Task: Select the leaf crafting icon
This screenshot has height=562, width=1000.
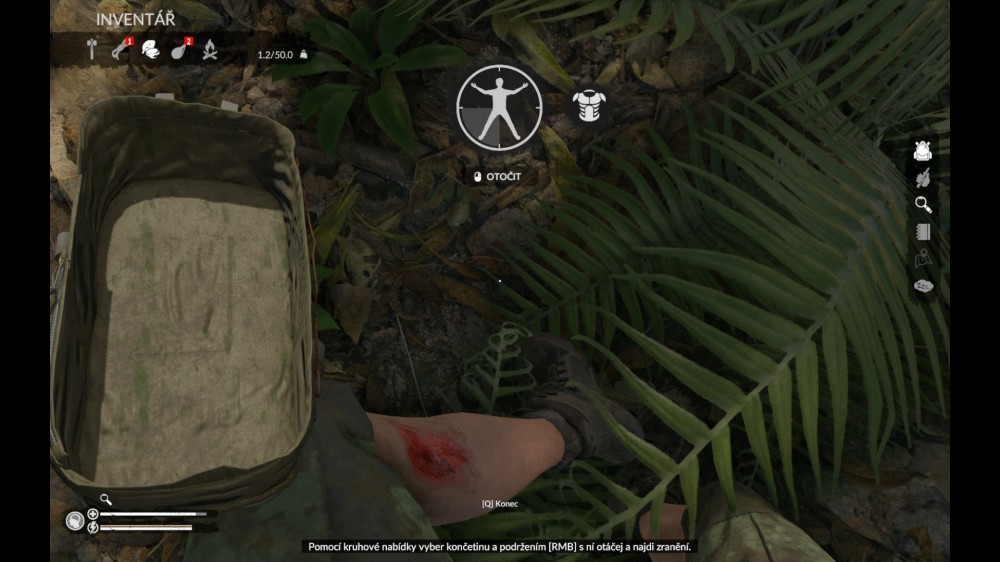Action: (x=923, y=178)
